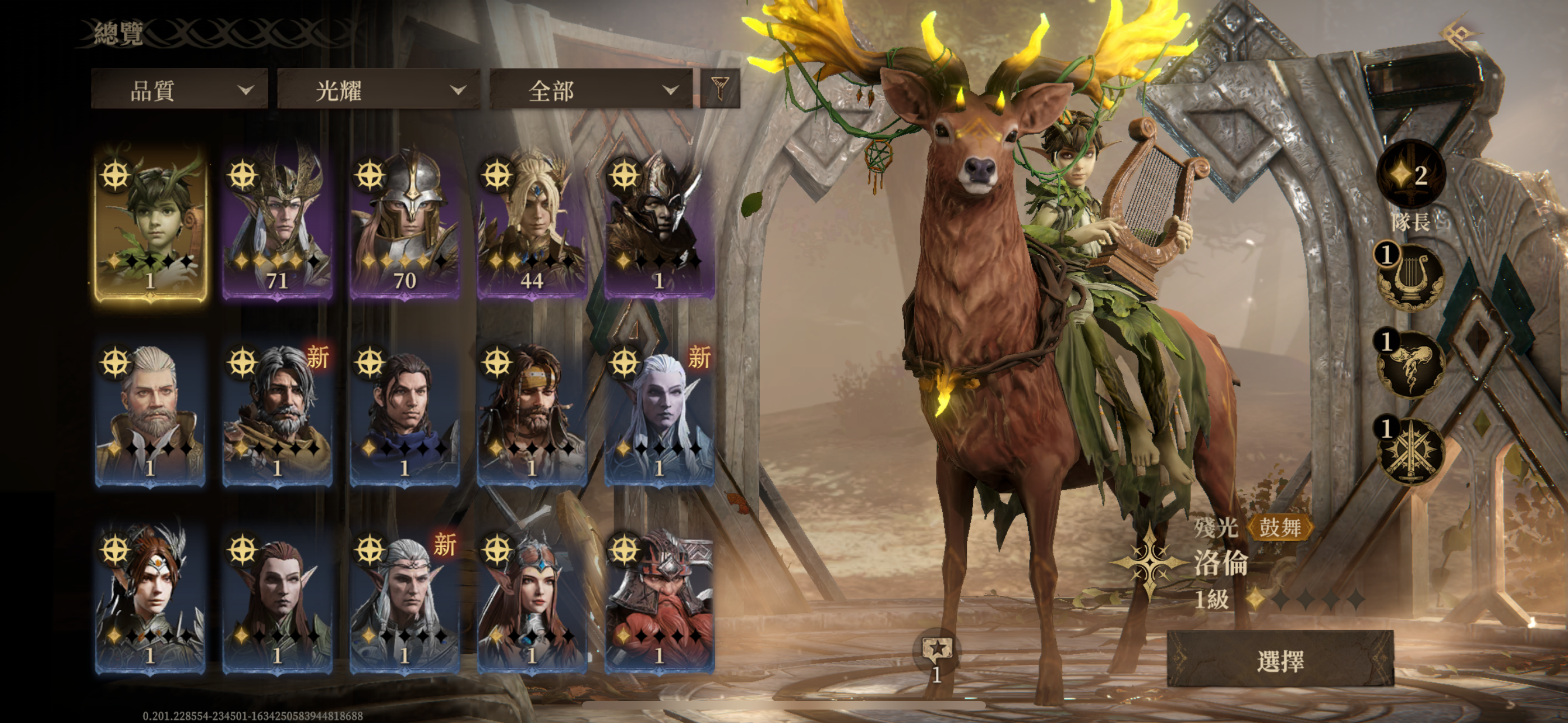The image size is (1568, 723).
Task: Open the 光耀 faction dropdown
Action: click(379, 90)
